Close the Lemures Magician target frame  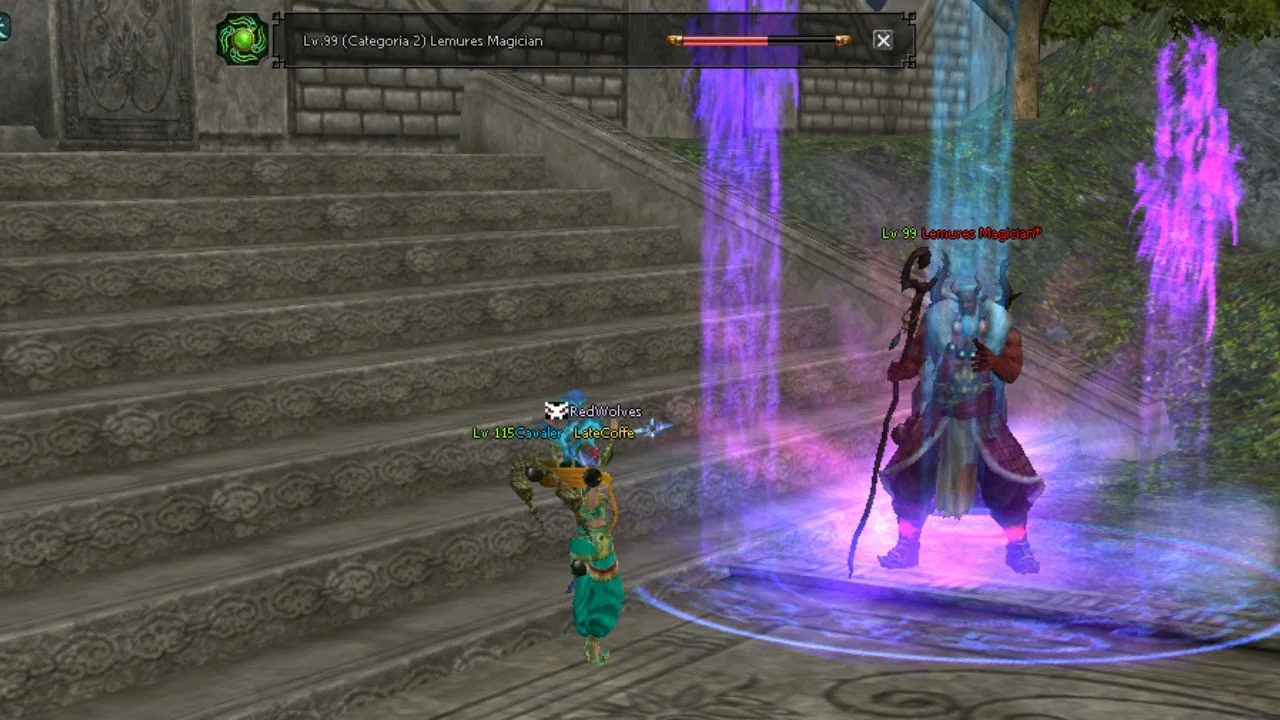click(x=882, y=40)
